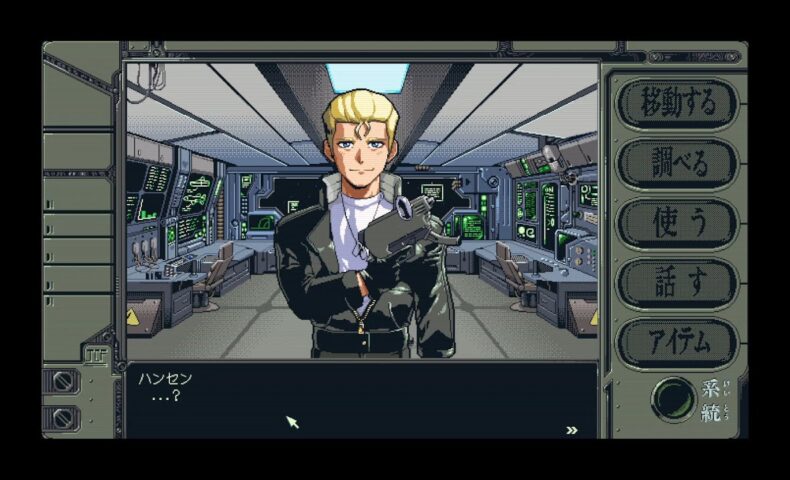Activate the 使う (Use) command
The image size is (790, 480).
677,223
